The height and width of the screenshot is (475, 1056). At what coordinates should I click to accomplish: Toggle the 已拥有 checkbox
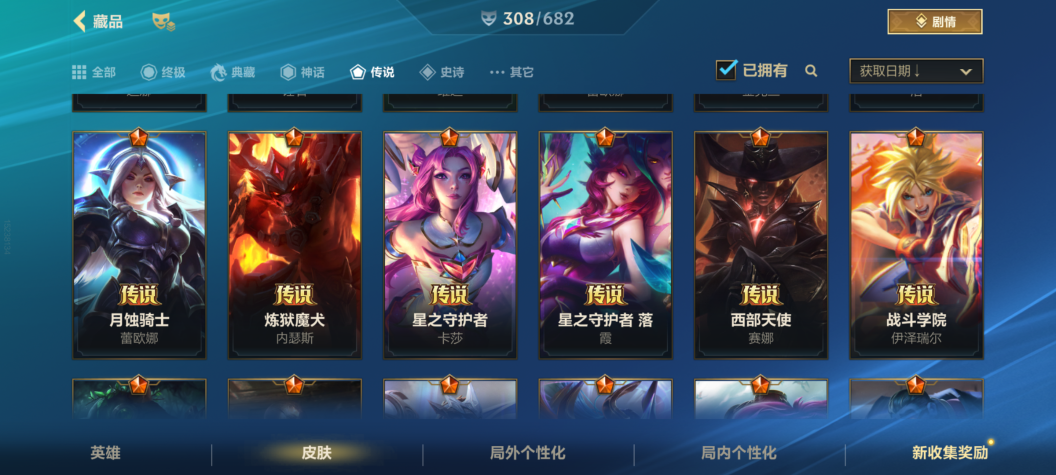click(x=727, y=70)
